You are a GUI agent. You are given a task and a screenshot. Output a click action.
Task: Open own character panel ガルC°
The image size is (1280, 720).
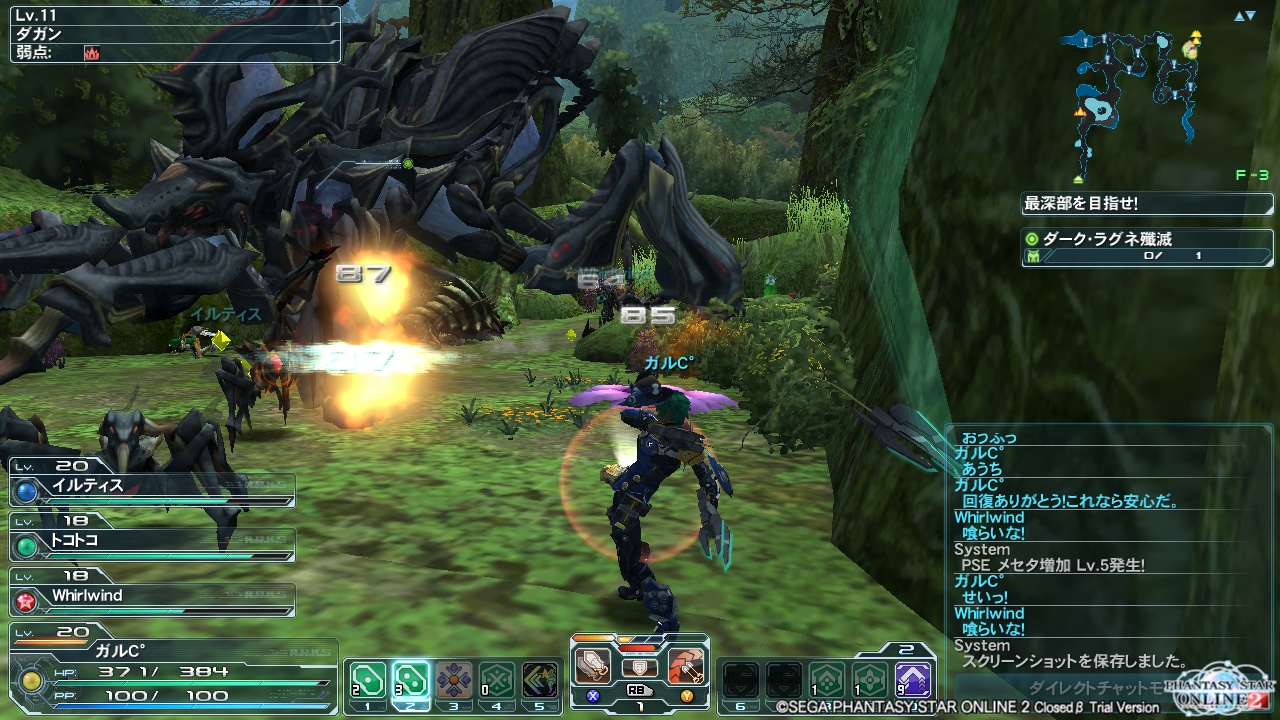(x=170, y=665)
